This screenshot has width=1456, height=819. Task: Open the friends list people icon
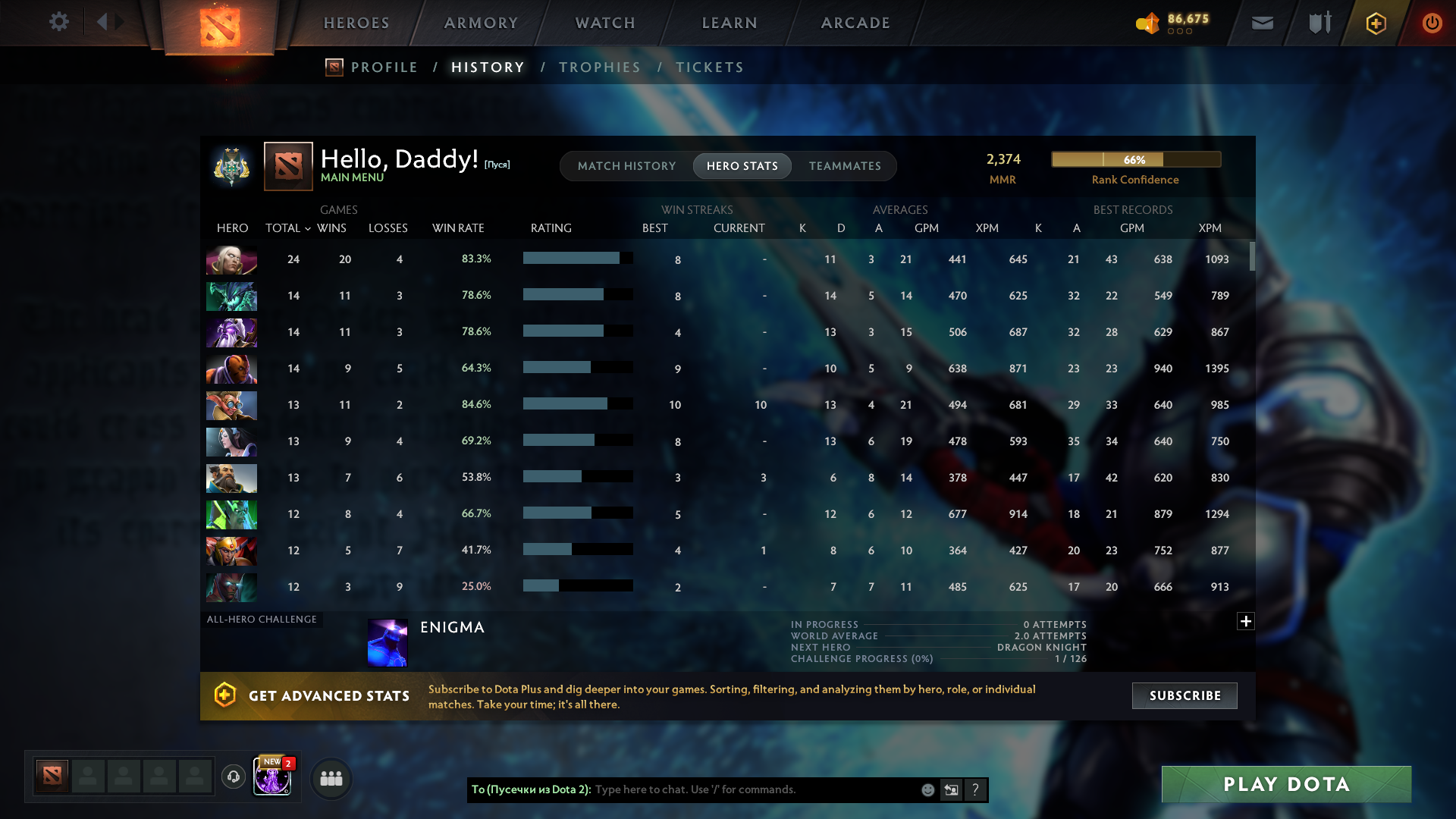coord(330,777)
